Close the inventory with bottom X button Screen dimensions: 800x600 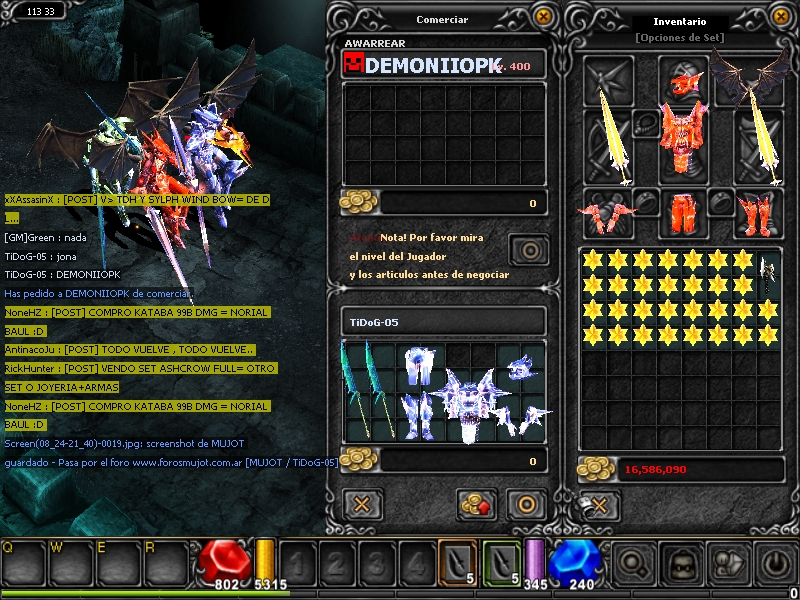pyautogui.click(x=598, y=506)
